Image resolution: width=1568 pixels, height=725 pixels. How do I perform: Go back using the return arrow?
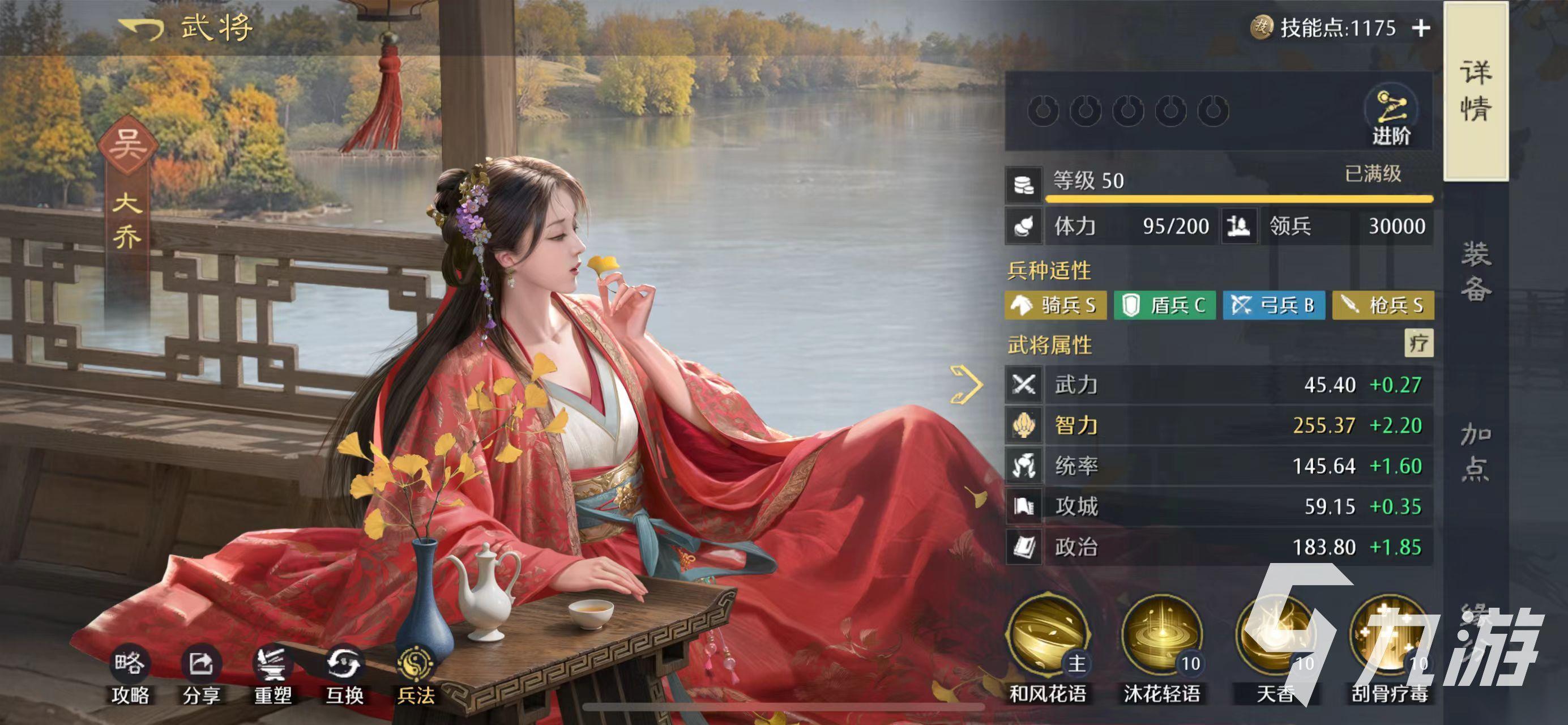[x=141, y=28]
